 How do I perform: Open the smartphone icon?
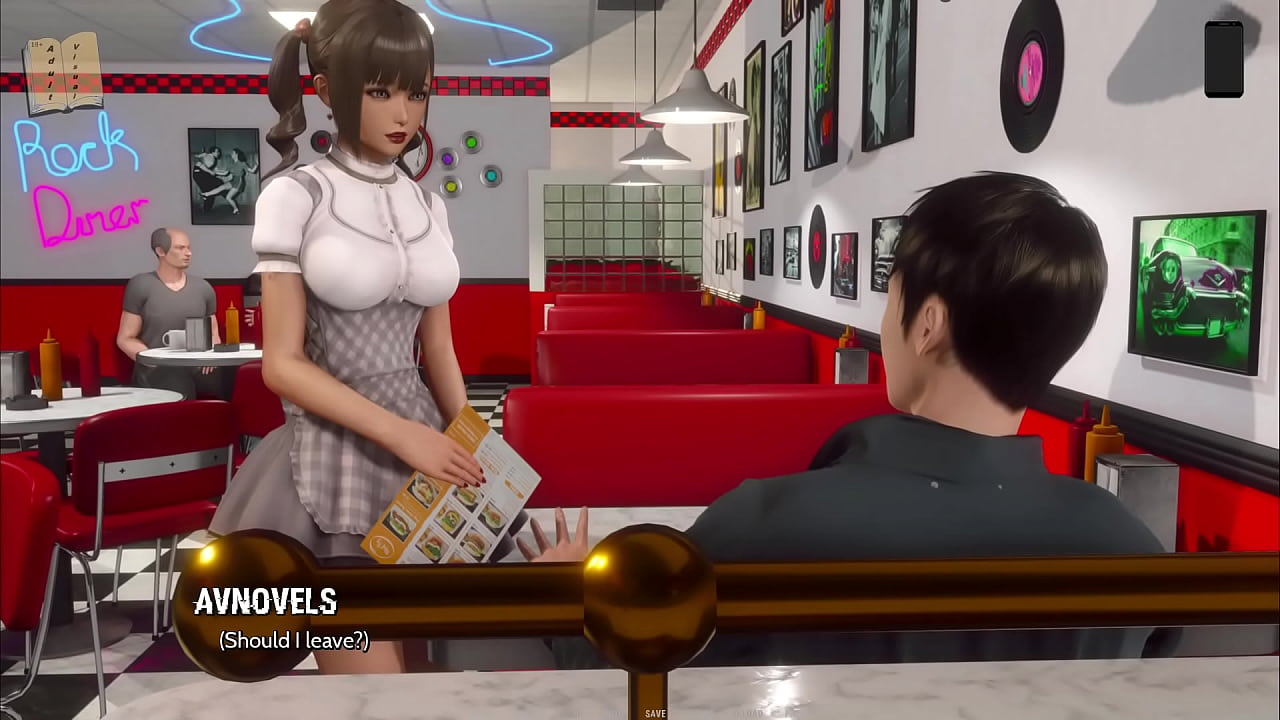coord(1223,59)
